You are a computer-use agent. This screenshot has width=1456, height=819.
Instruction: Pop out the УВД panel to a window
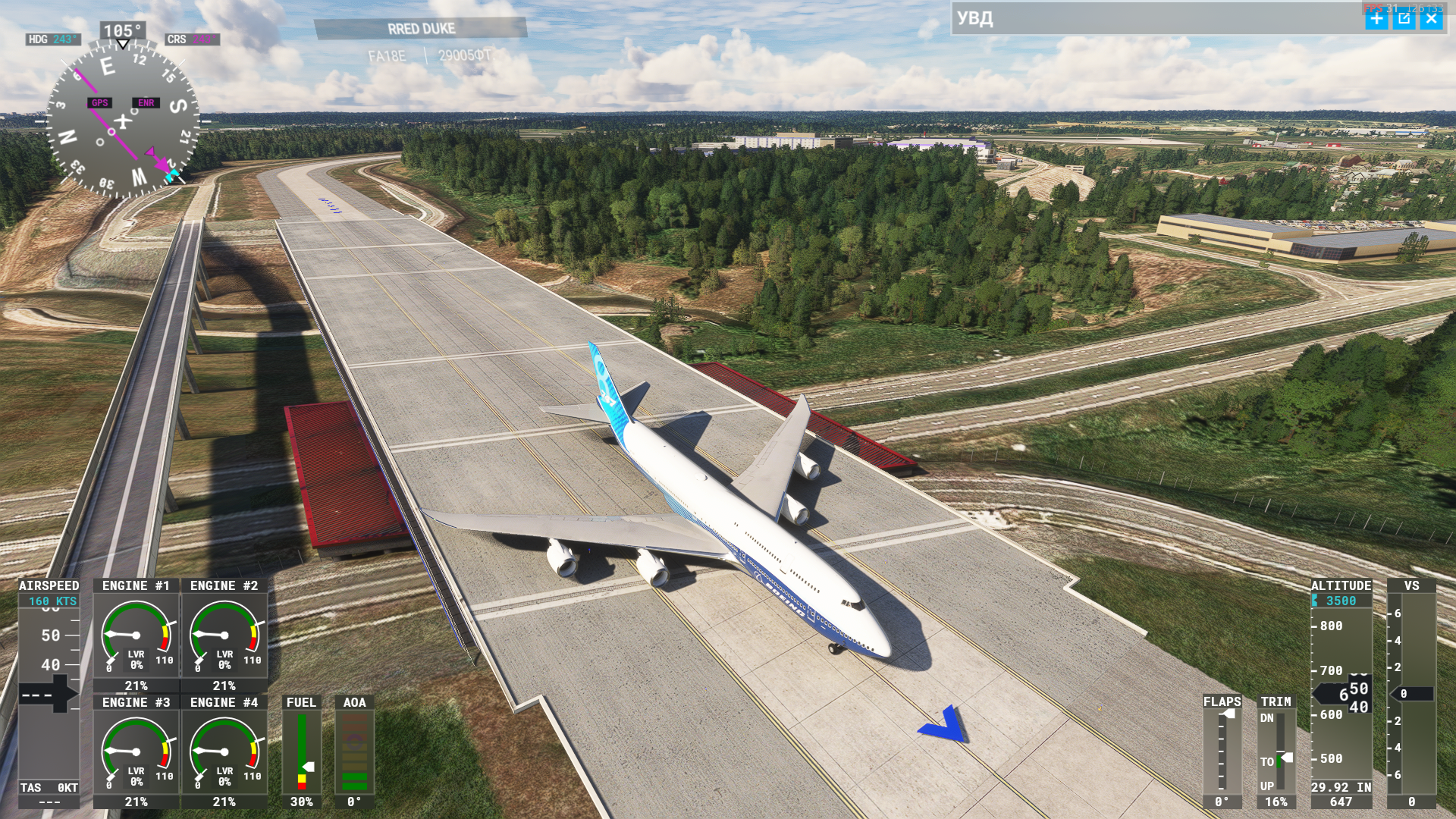point(1404,19)
